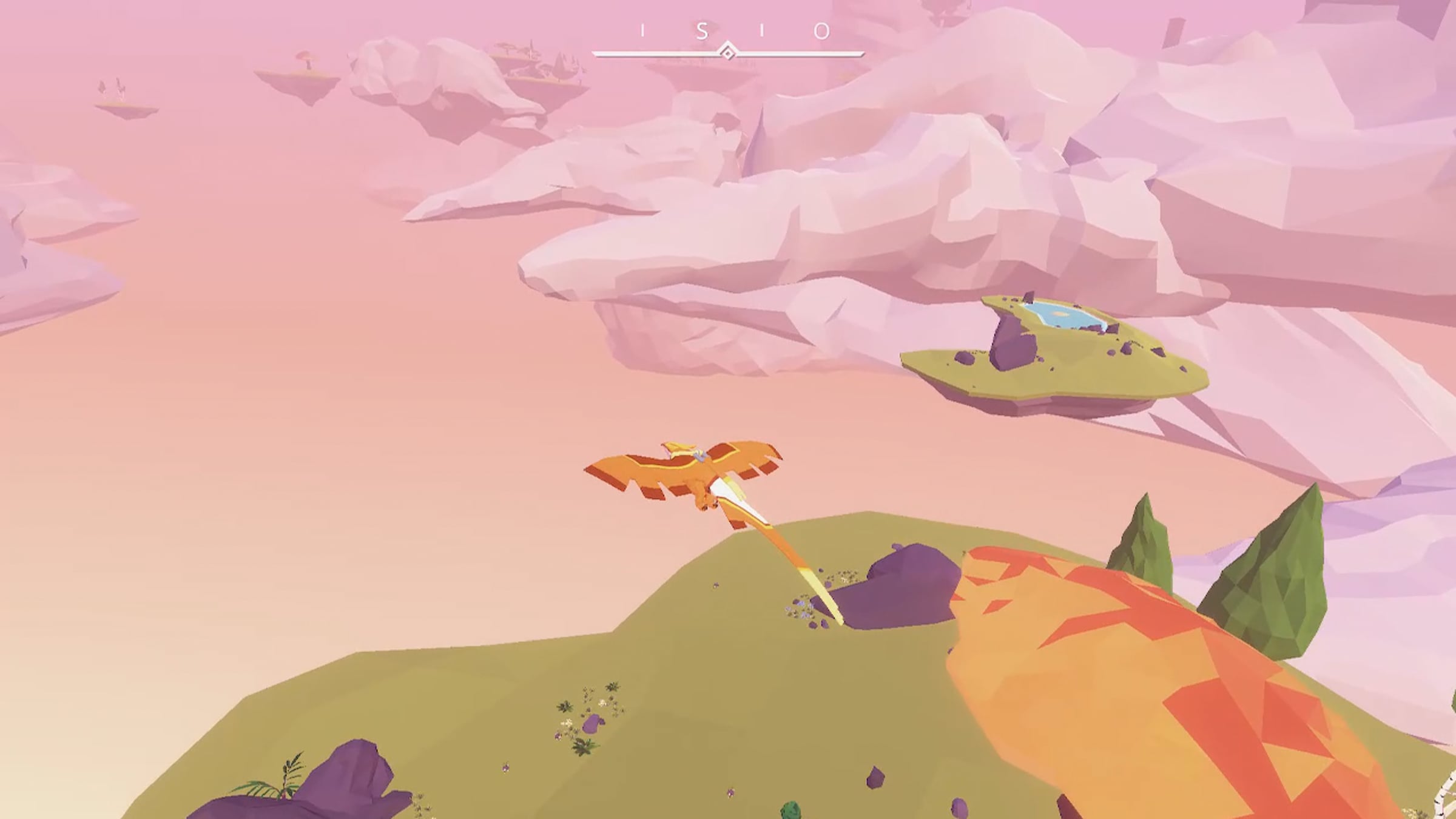The height and width of the screenshot is (819, 1456).
Task: Click the compass bar's diamond center marker
Action: tap(727, 53)
